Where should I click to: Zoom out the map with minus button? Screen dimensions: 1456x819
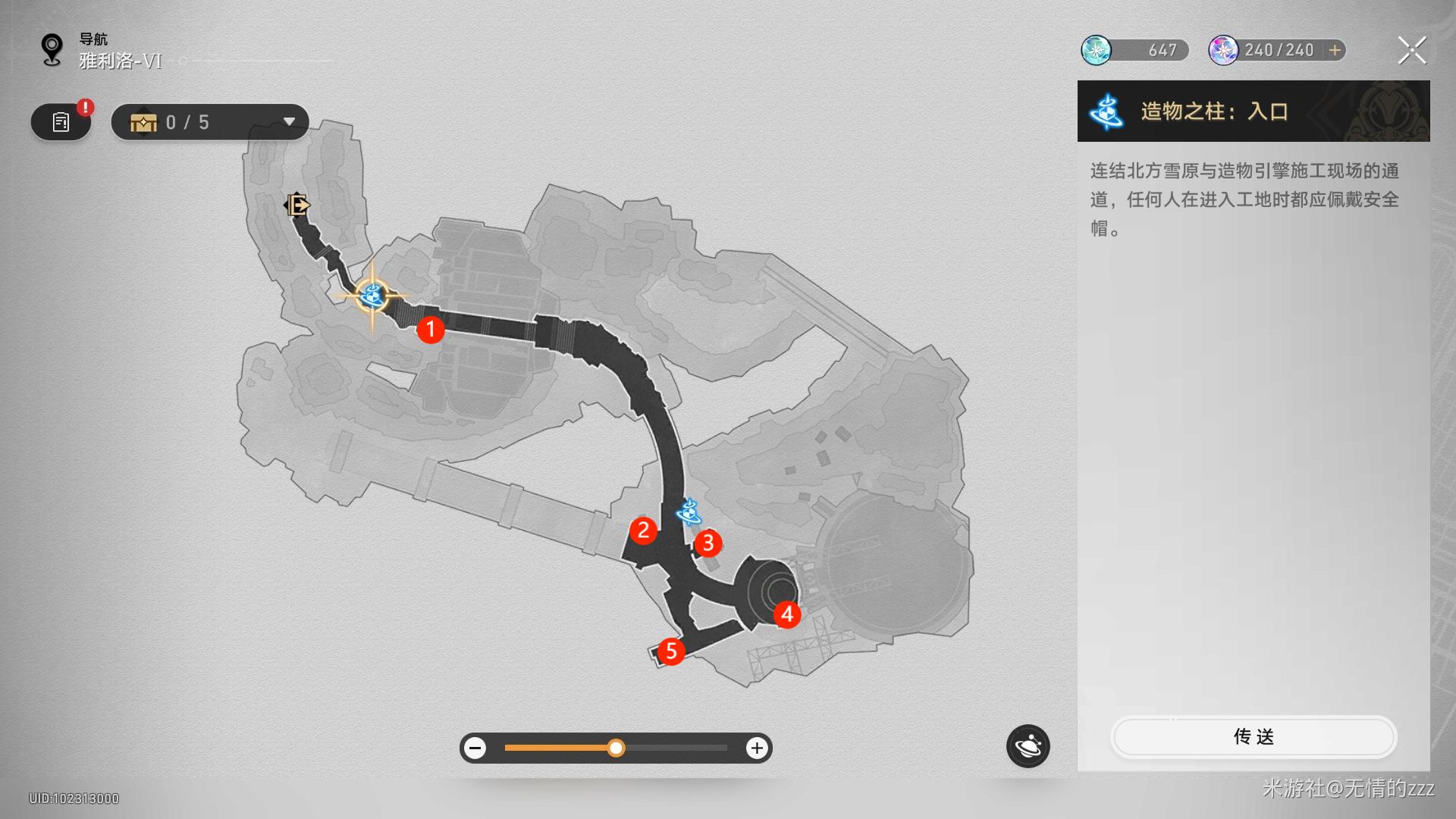(475, 748)
